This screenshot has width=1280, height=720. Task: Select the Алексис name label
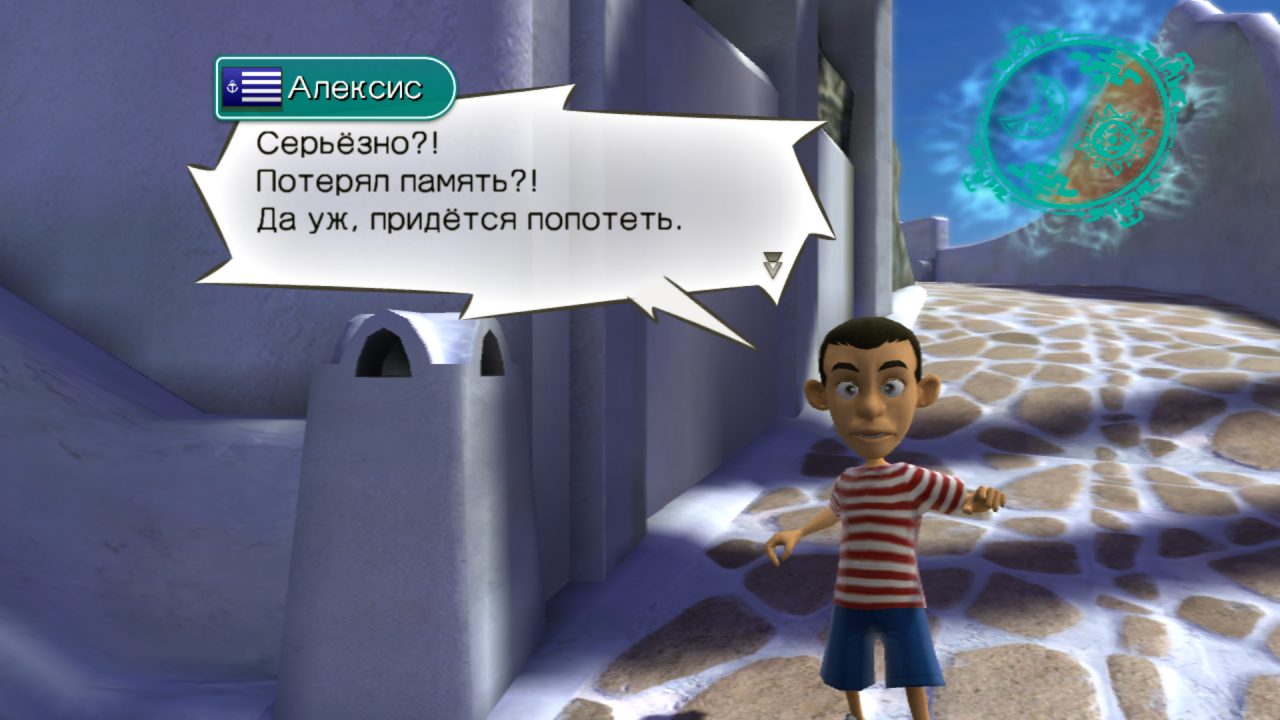(355, 87)
